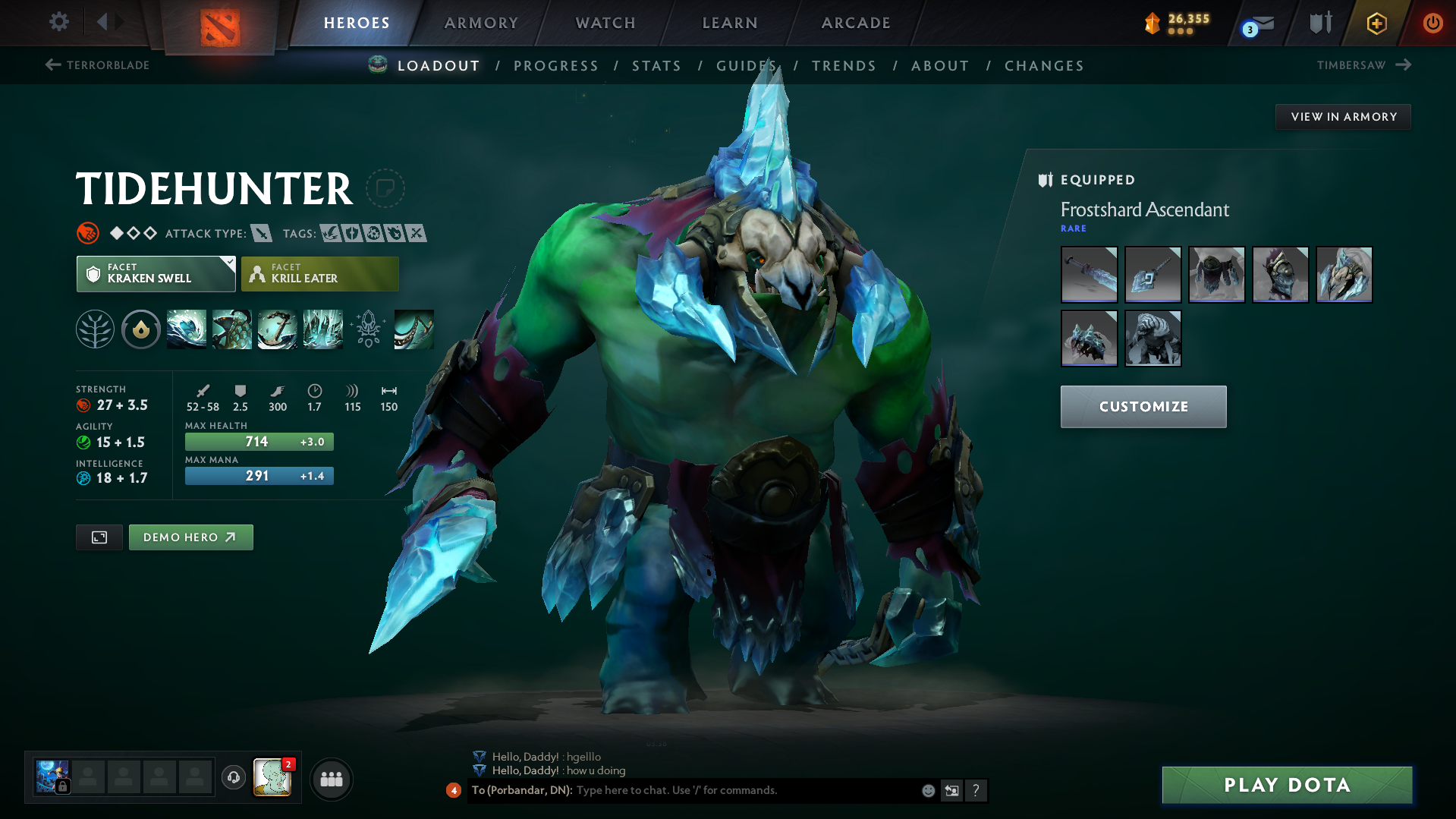Click the PLAY DOTA button
Image resolution: width=1456 pixels, height=819 pixels.
pyautogui.click(x=1286, y=785)
